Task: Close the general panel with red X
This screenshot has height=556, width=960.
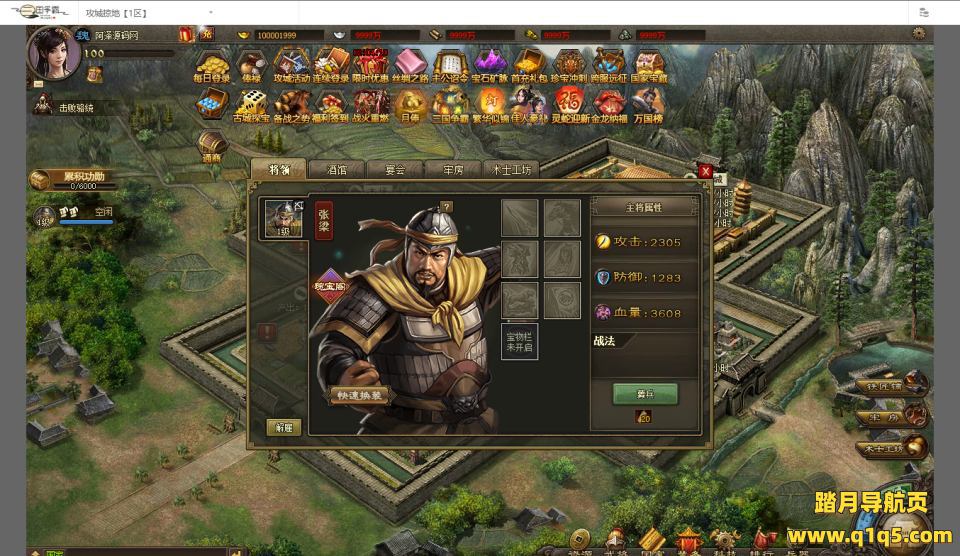Action: click(x=705, y=171)
